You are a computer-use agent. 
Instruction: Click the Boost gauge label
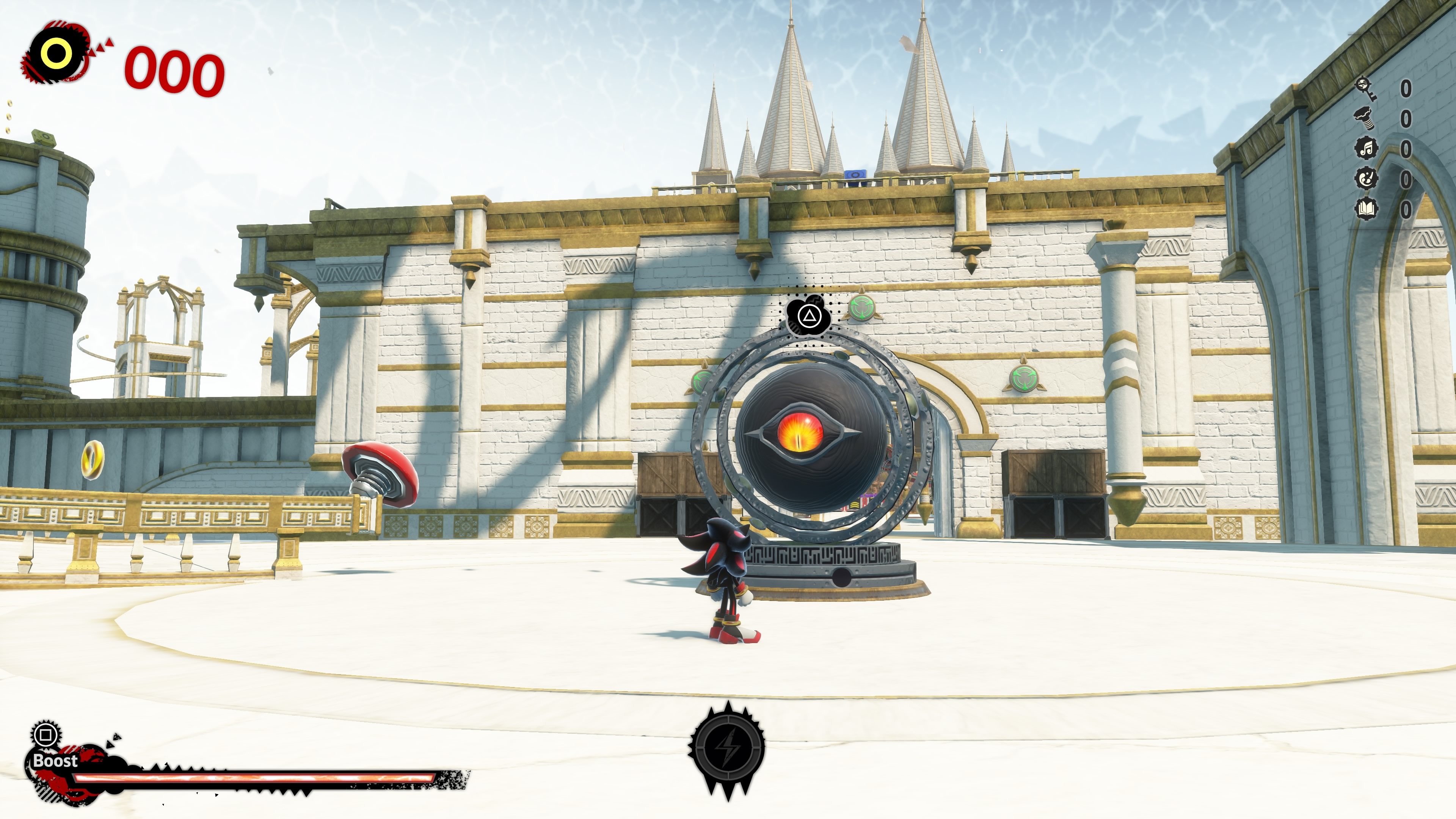click(x=55, y=760)
